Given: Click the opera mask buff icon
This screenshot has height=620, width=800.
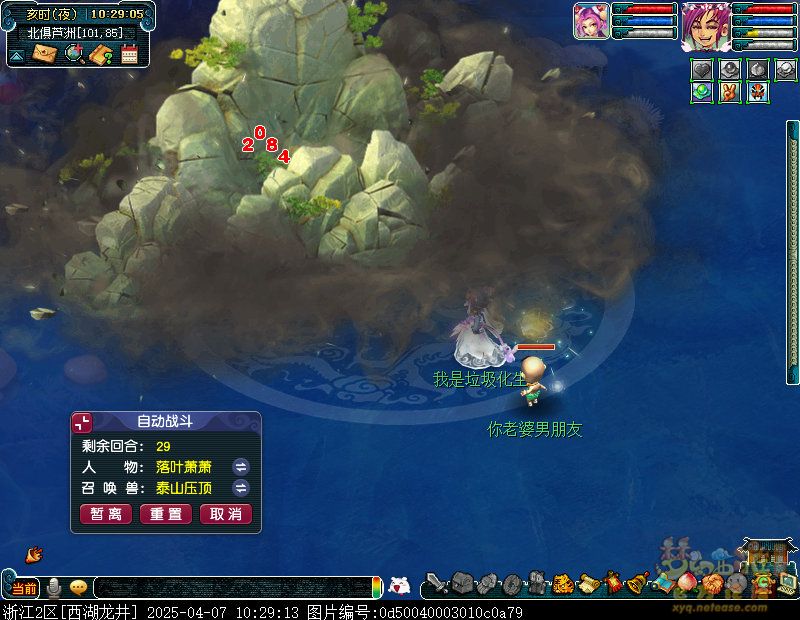Looking at the screenshot, I should [x=757, y=92].
